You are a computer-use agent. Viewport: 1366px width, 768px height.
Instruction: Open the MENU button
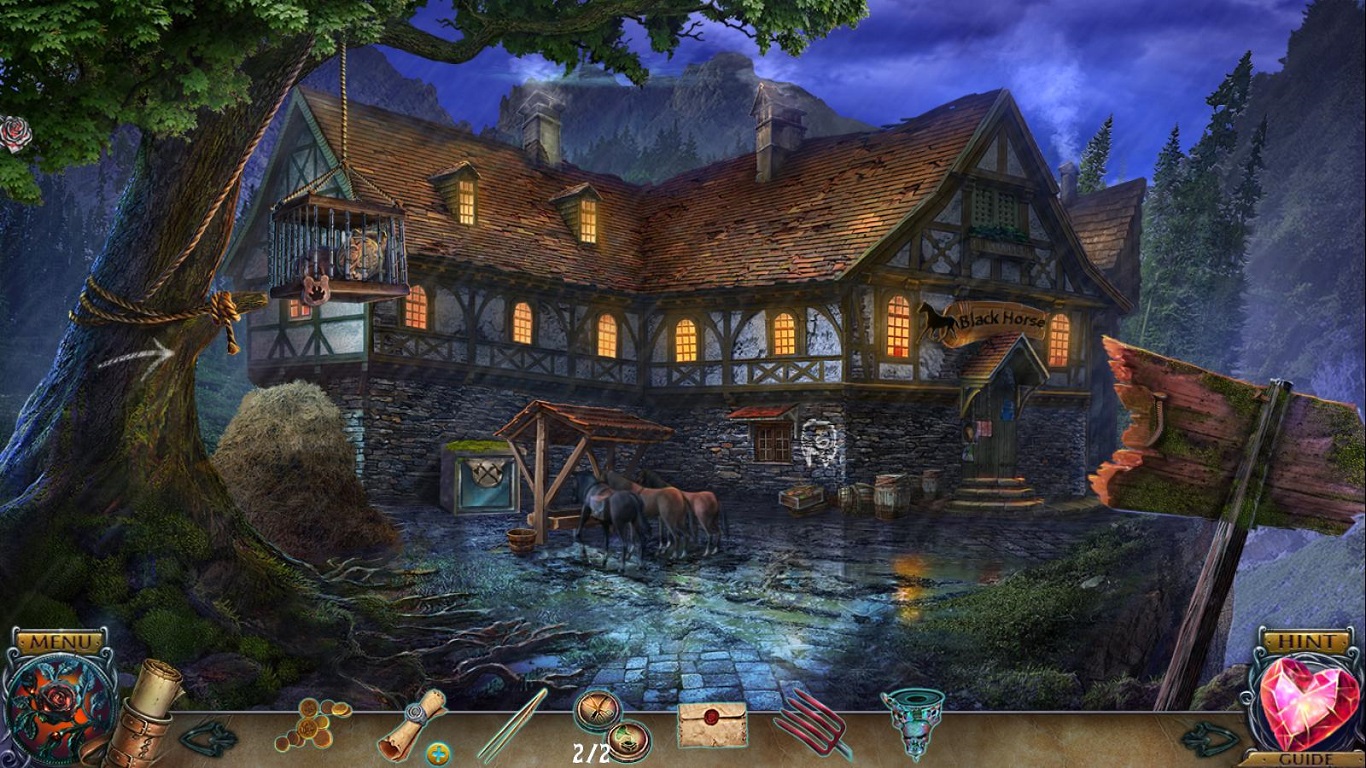coord(60,641)
